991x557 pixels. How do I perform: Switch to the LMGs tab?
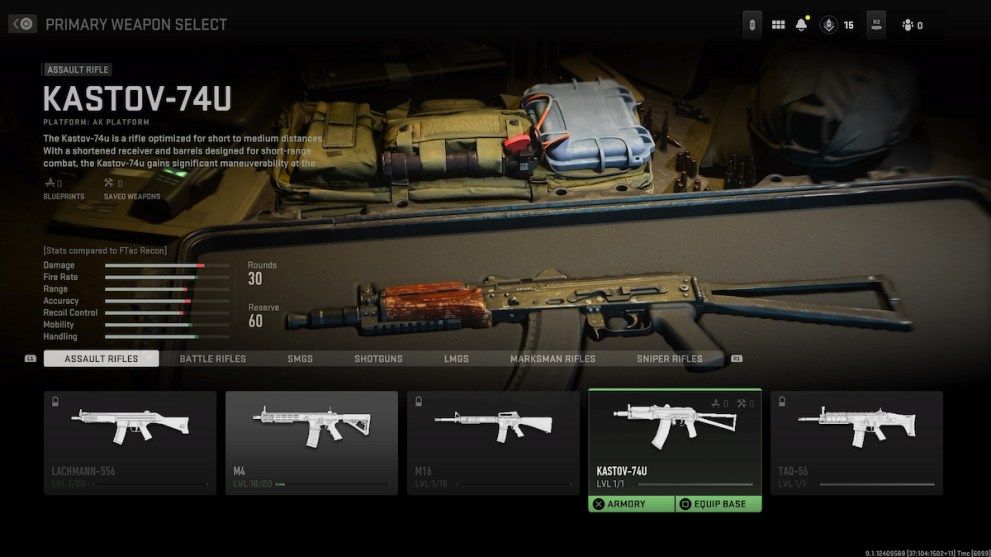click(x=456, y=359)
